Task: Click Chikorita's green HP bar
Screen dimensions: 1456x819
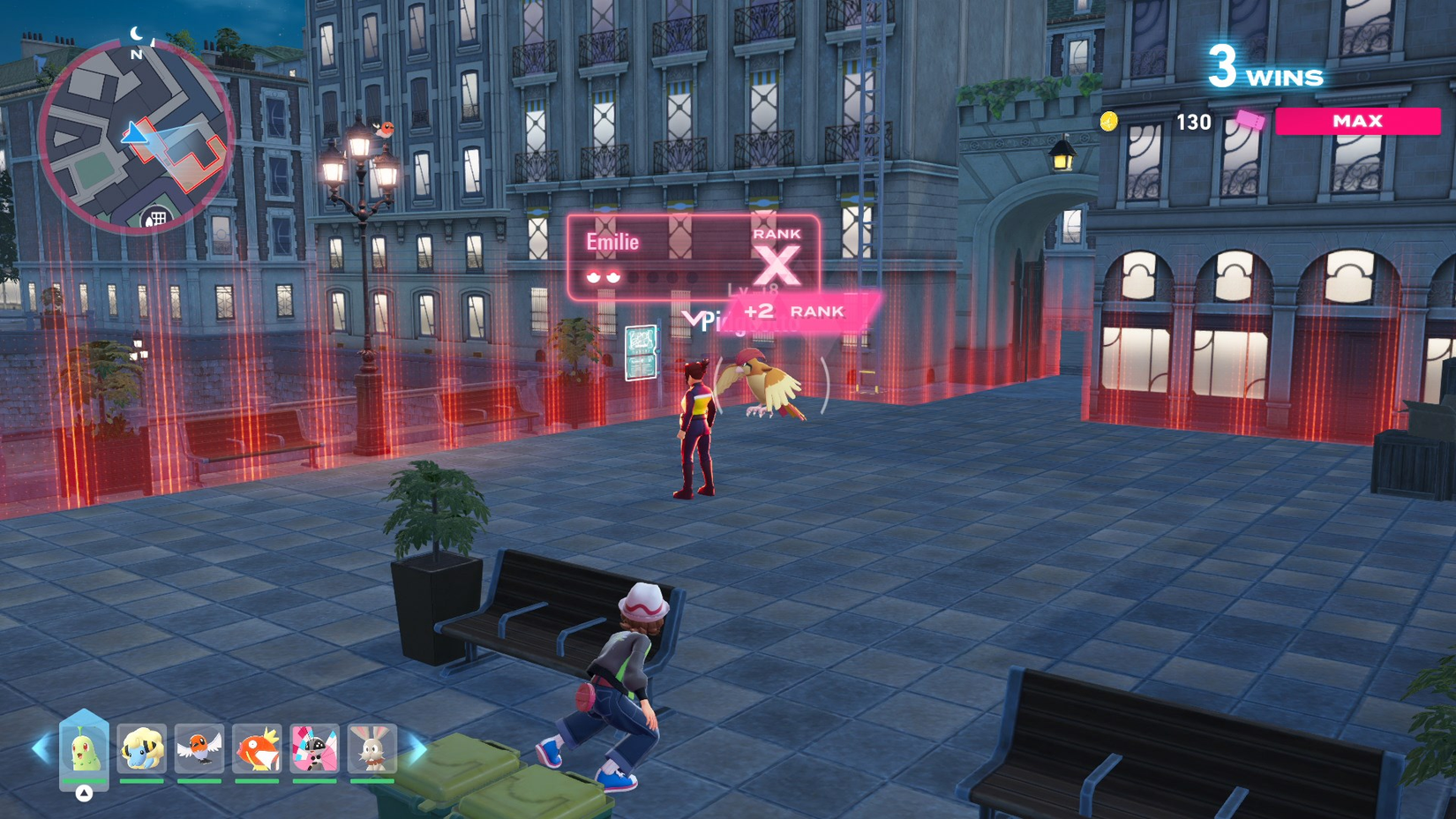Action: [x=84, y=780]
